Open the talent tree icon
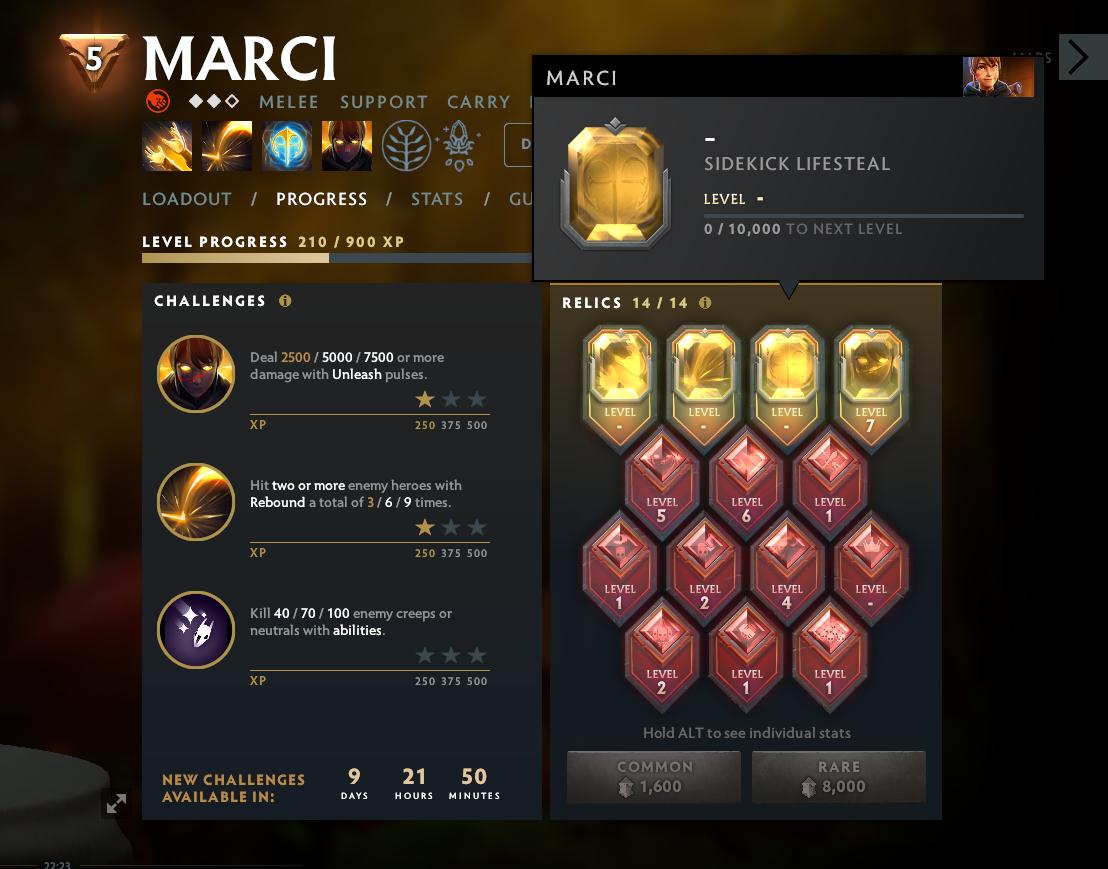1108x869 pixels. click(406, 146)
